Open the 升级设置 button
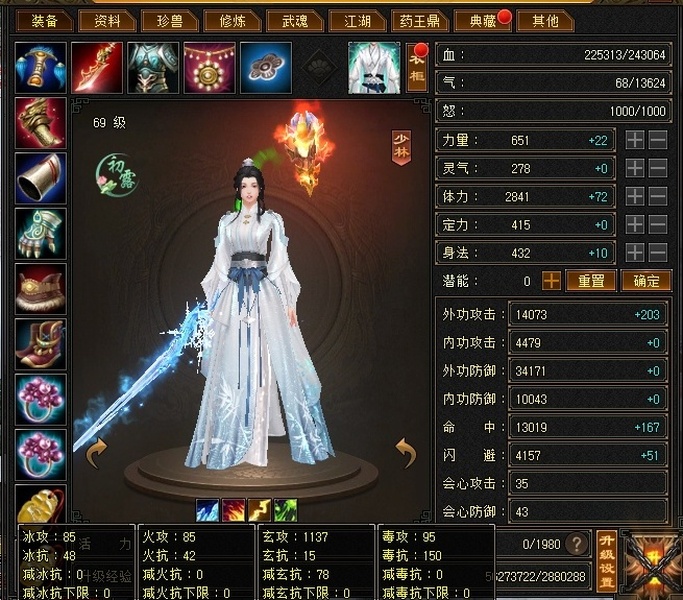 [606, 560]
